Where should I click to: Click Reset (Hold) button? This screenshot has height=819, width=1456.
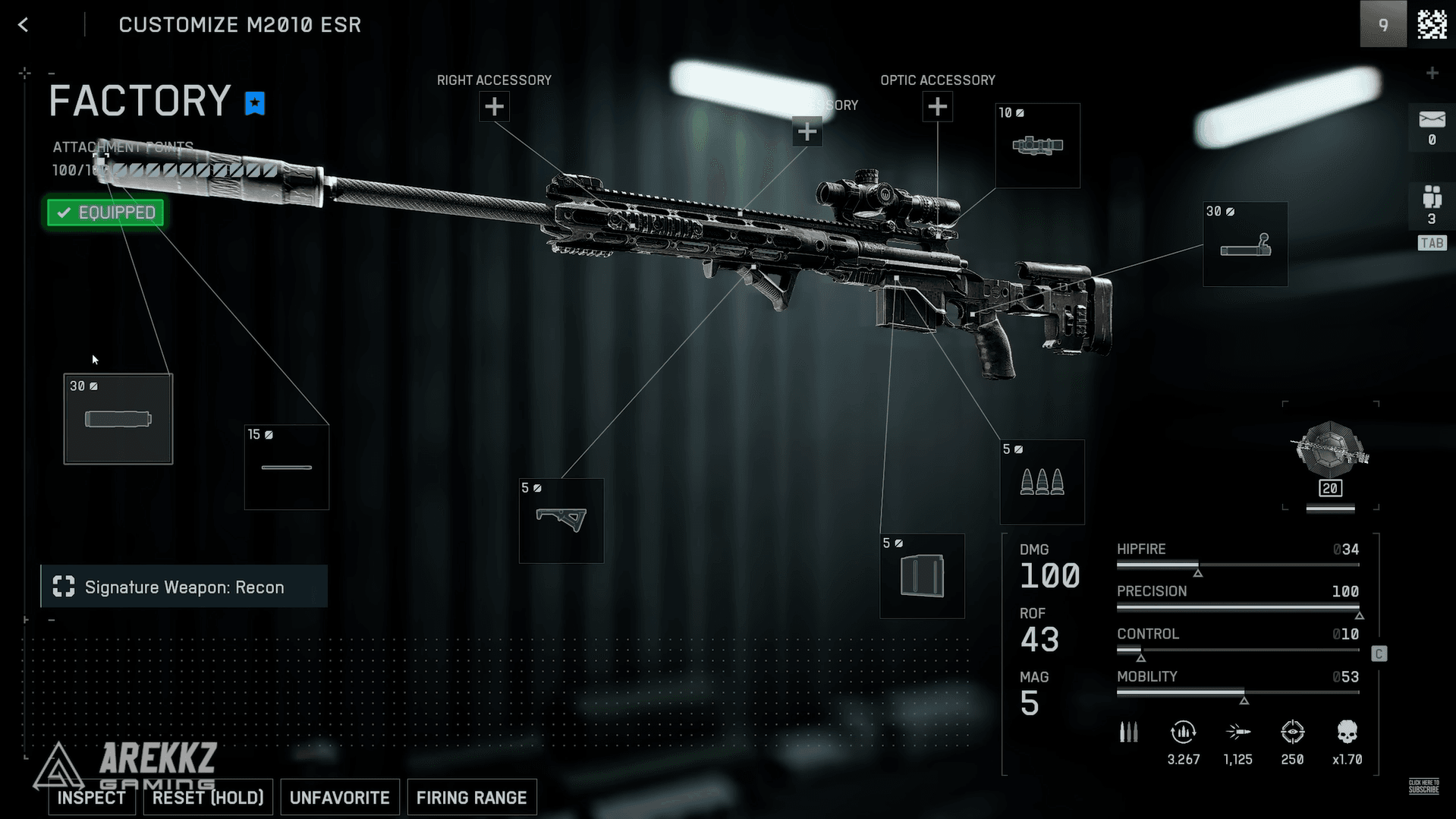click(208, 798)
